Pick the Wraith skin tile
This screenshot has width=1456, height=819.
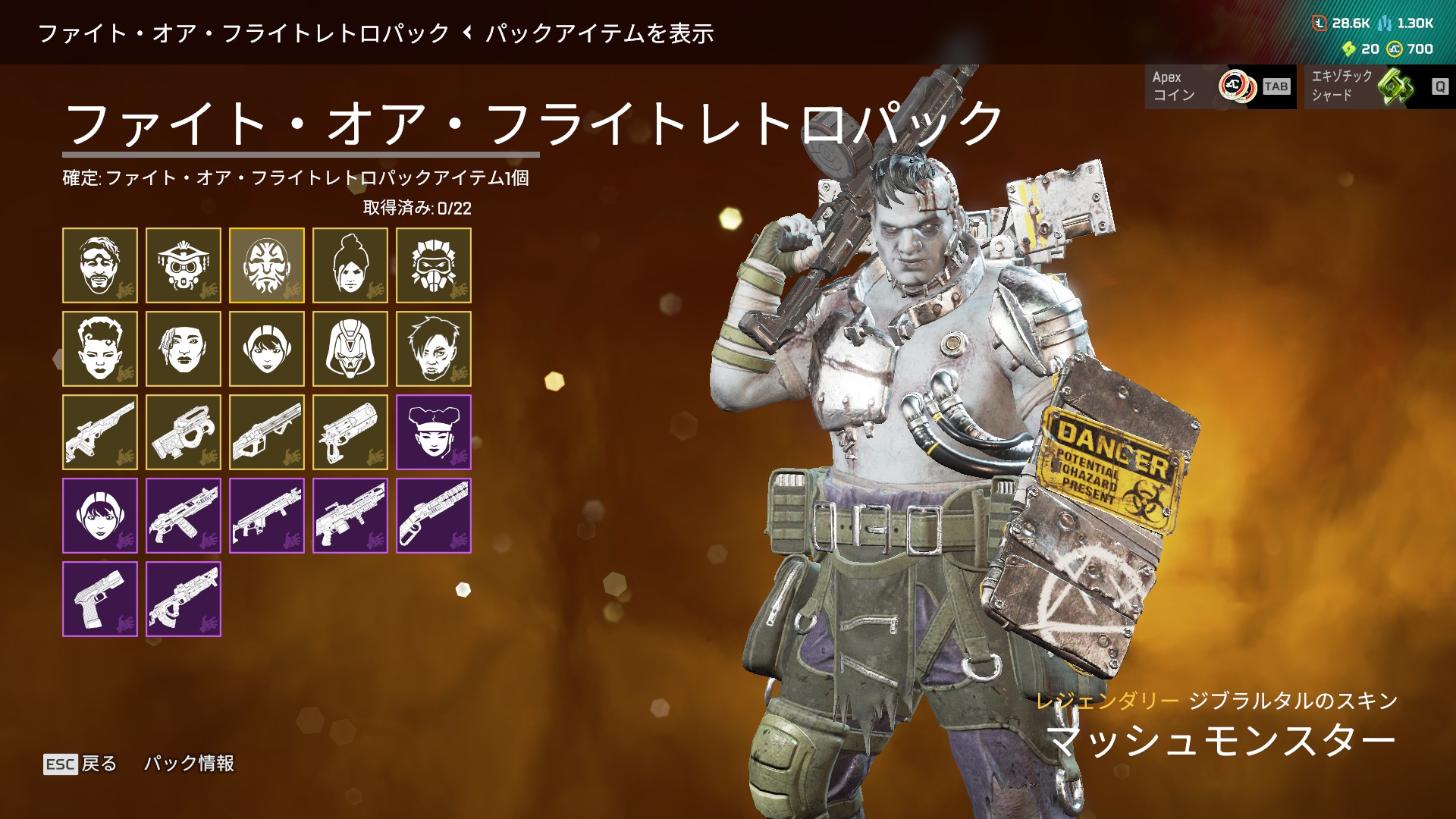click(x=350, y=265)
